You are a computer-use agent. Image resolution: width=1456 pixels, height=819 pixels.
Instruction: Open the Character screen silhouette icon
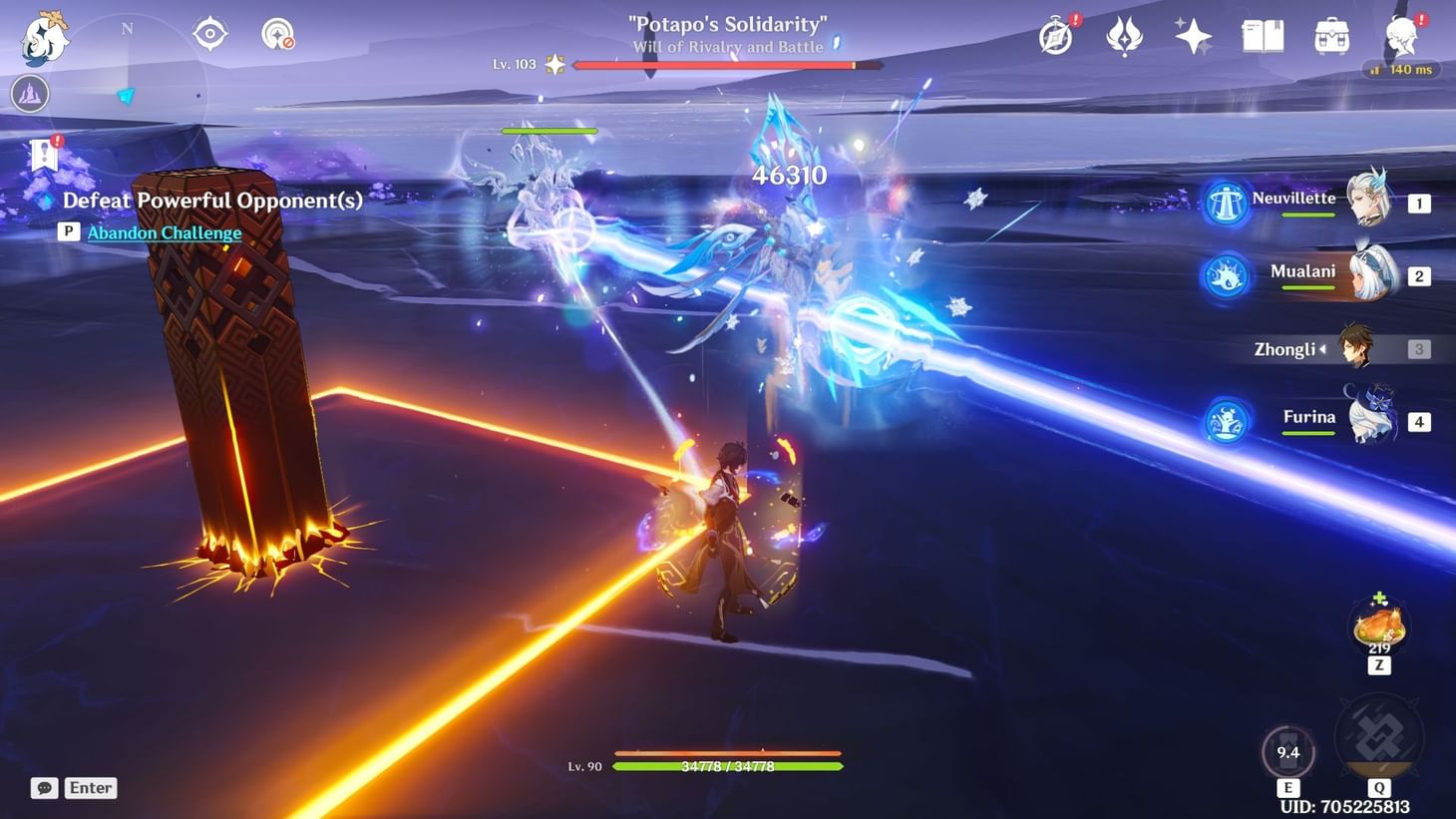(1401, 37)
